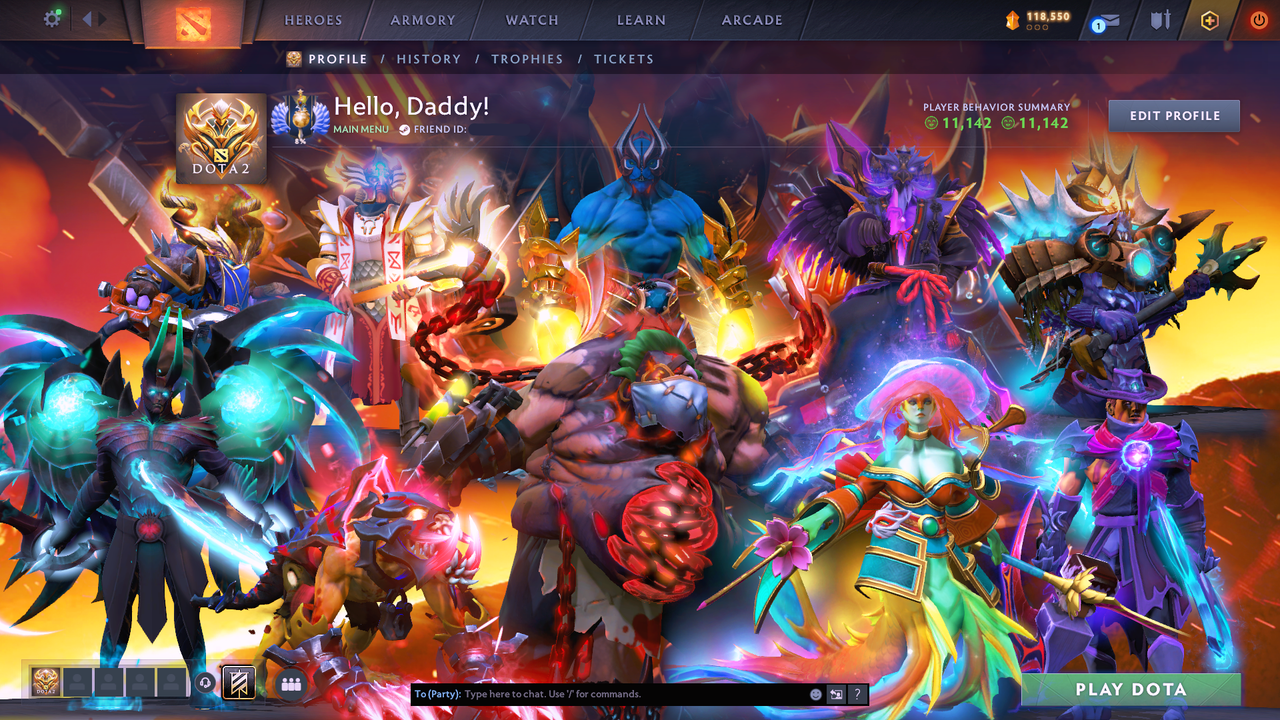The image size is (1280, 720).
Task: Click the PLAY DOTA button
Action: coord(1130,689)
